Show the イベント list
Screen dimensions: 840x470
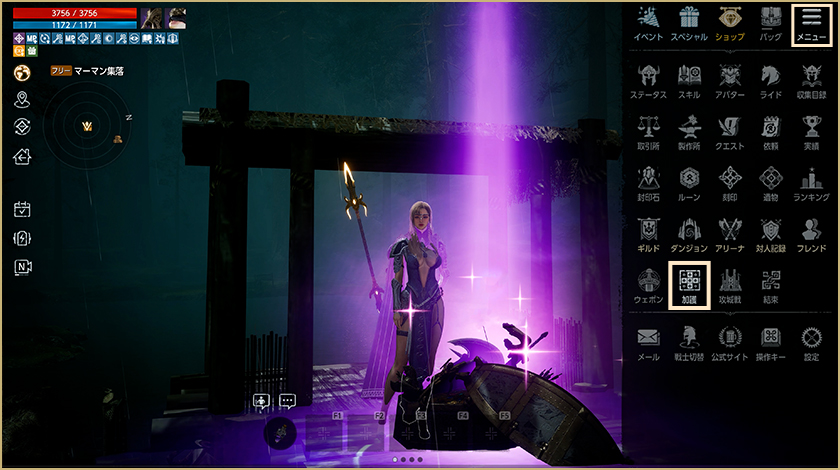click(x=648, y=23)
